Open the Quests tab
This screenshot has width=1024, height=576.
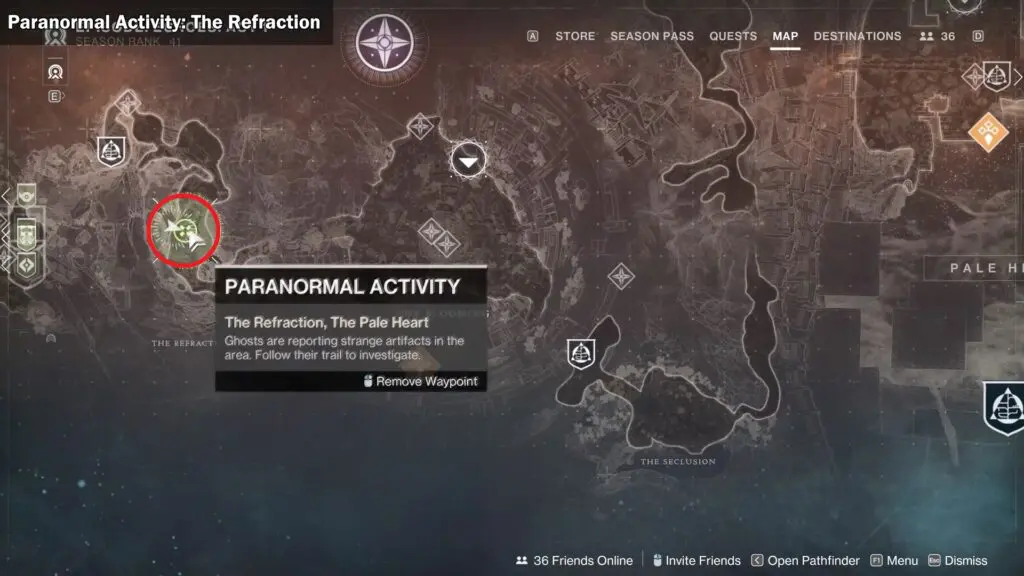[x=733, y=36]
